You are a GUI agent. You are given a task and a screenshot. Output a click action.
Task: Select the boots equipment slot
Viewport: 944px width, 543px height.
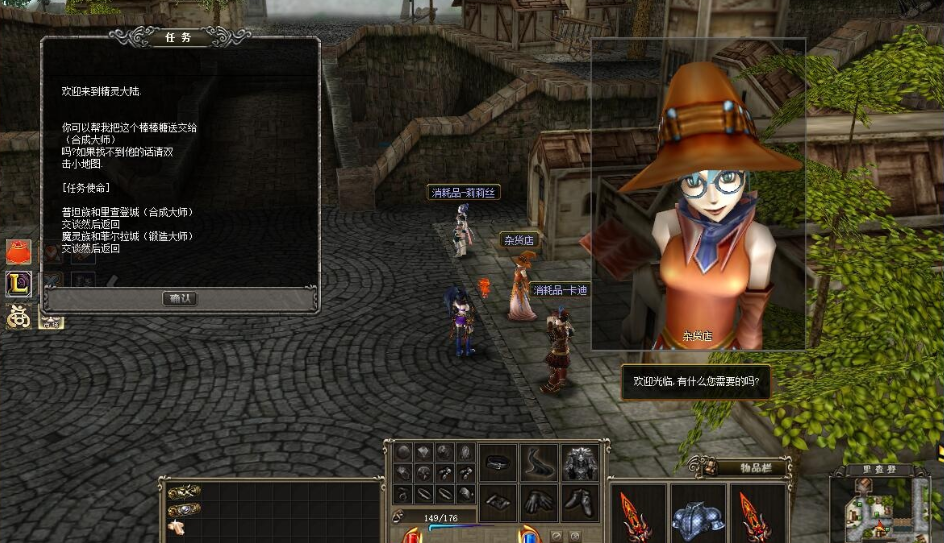[x=581, y=502]
